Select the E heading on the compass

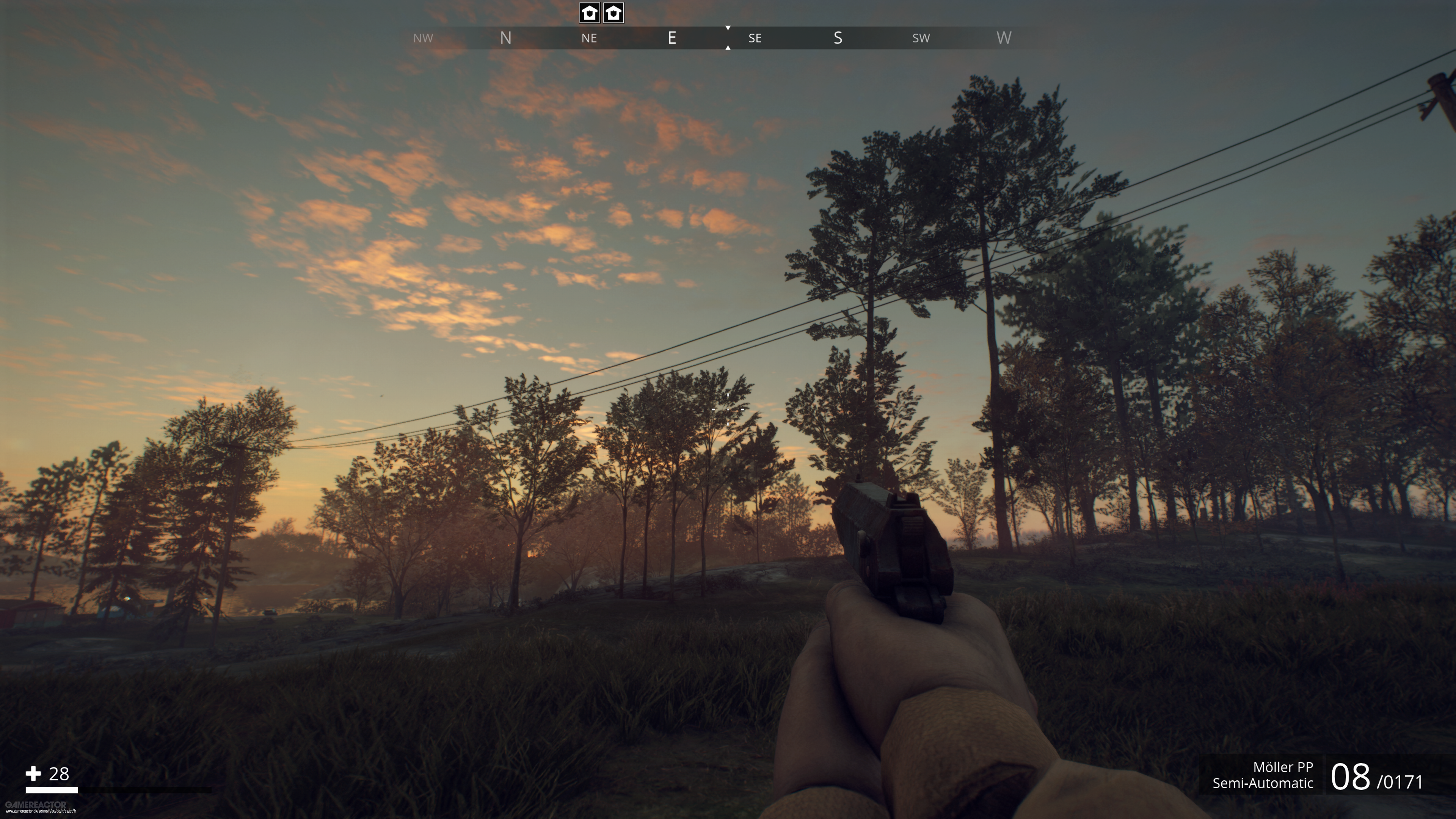pyautogui.click(x=672, y=38)
